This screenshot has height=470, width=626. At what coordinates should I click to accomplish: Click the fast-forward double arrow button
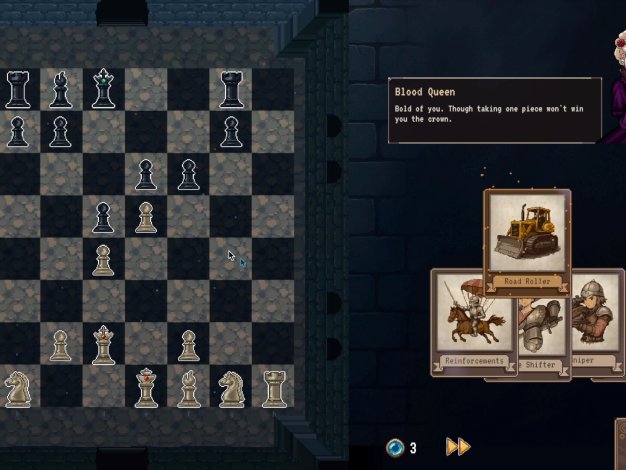tap(457, 447)
